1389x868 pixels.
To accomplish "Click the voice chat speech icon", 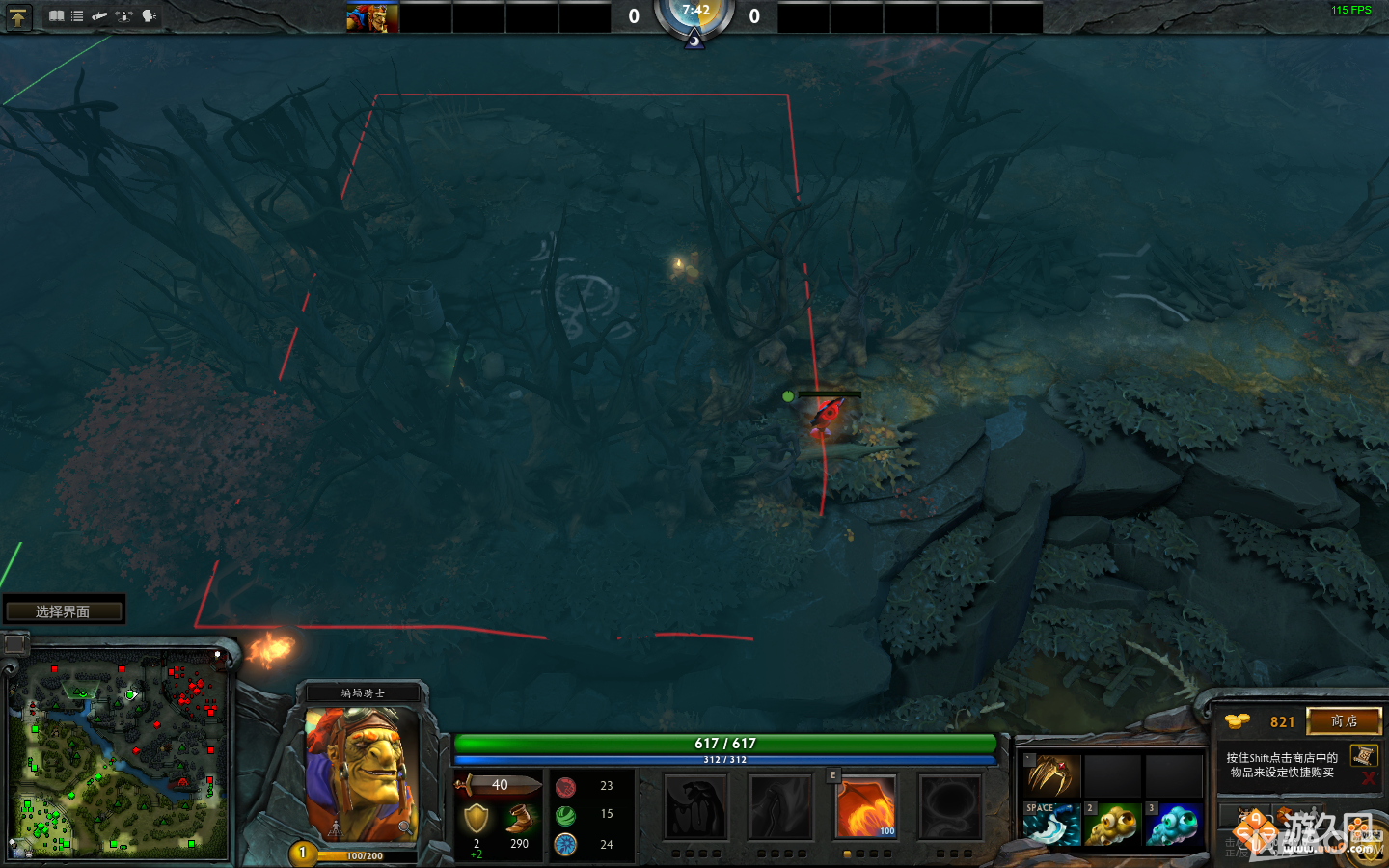I will coord(148,16).
